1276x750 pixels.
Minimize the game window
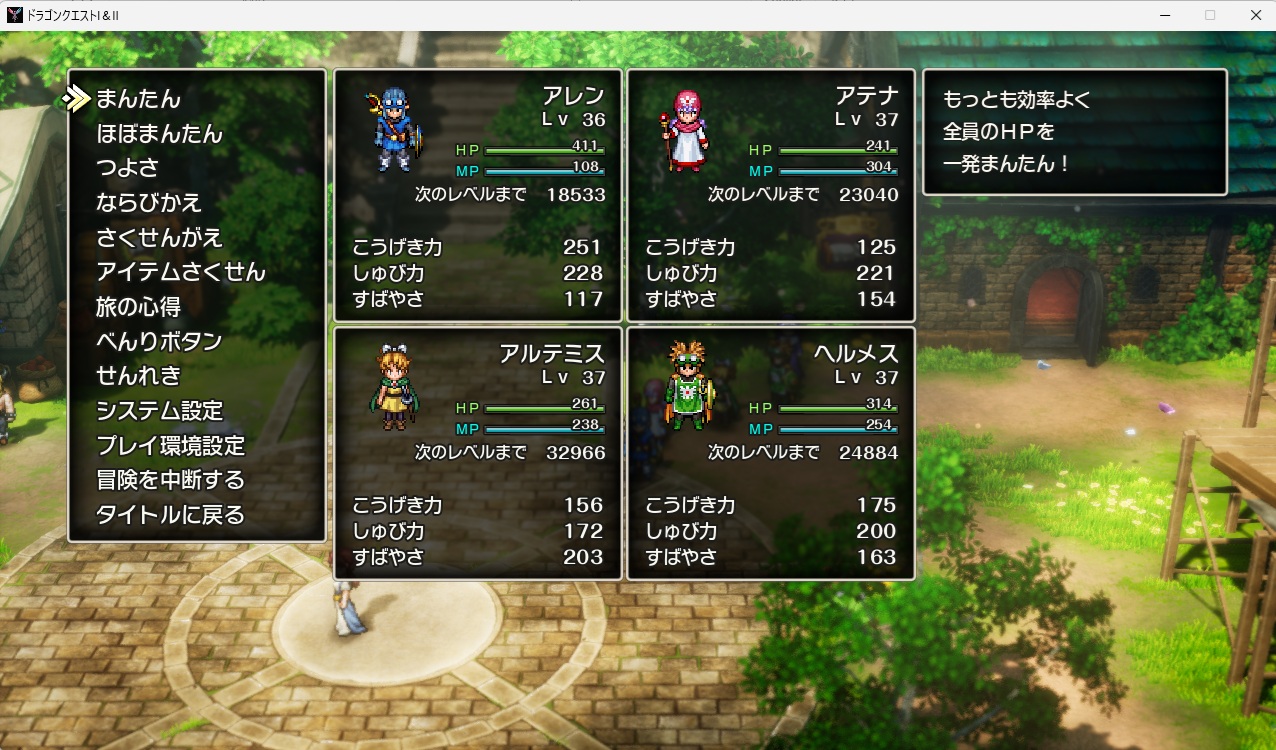pyautogui.click(x=1165, y=15)
